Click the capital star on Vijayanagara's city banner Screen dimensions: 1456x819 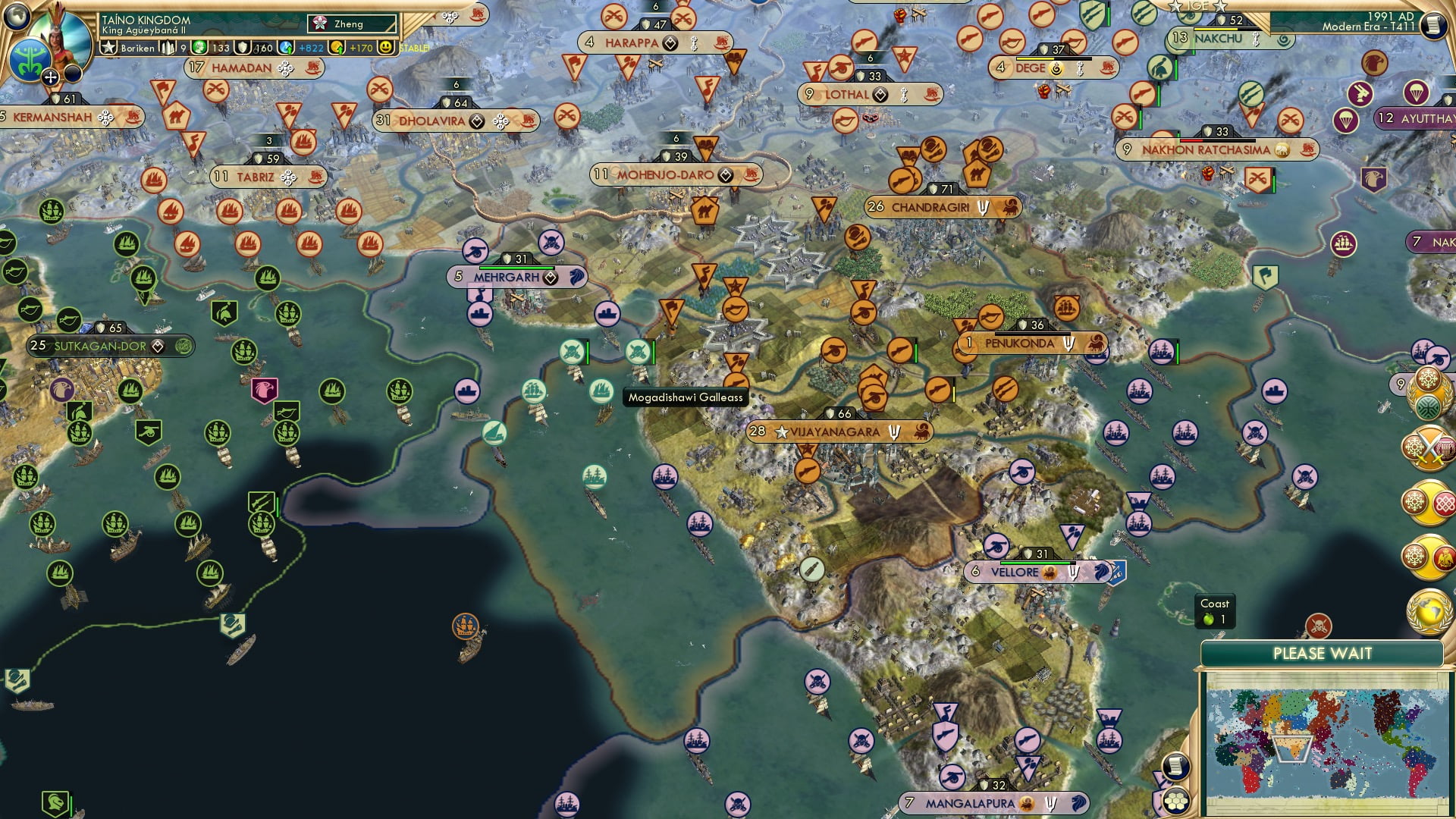coord(780,431)
